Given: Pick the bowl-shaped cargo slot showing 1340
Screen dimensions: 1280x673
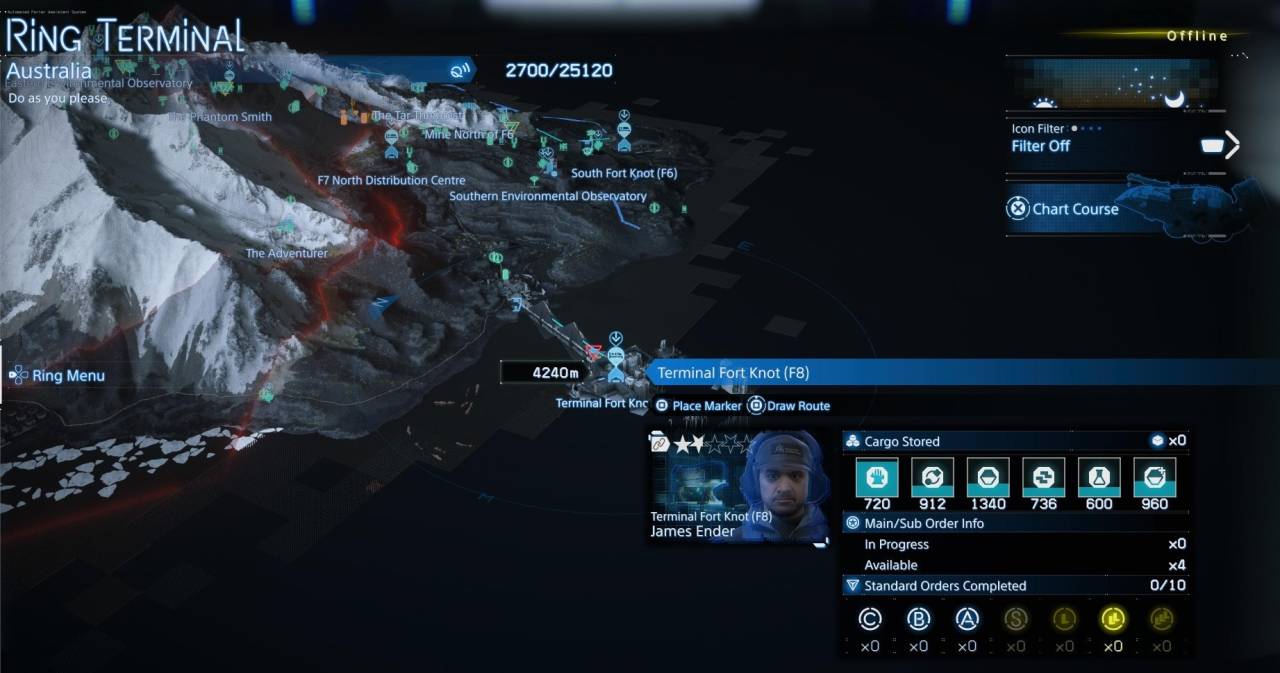Looking at the screenshot, I should [987, 478].
